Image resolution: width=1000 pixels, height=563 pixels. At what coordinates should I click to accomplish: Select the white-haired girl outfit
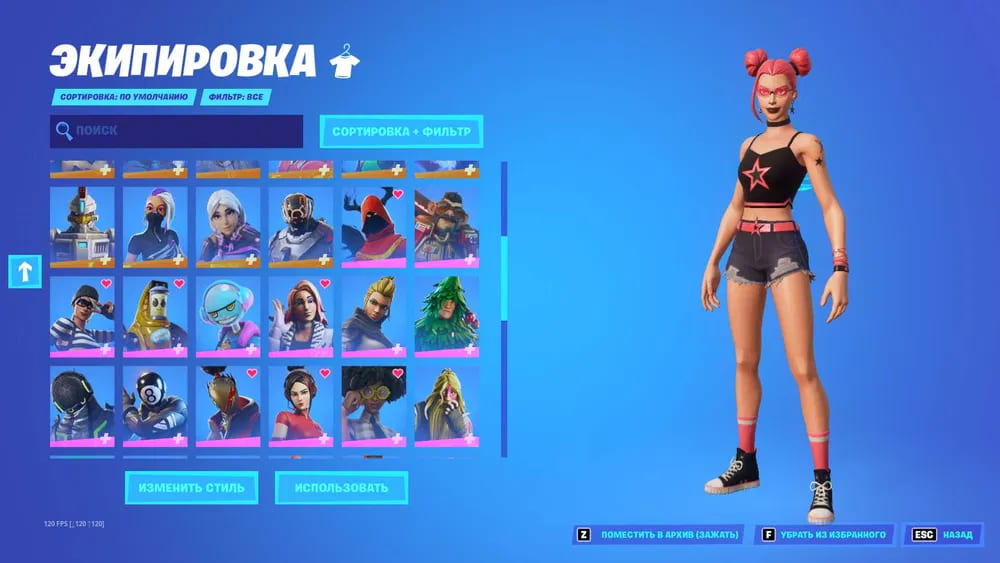[228, 227]
